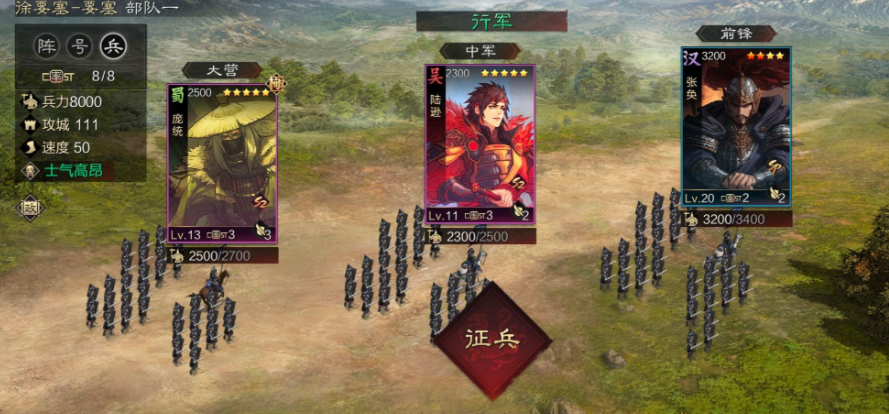The image size is (889, 414).
Task: Switch to the 号 tab
Action: coord(79,46)
